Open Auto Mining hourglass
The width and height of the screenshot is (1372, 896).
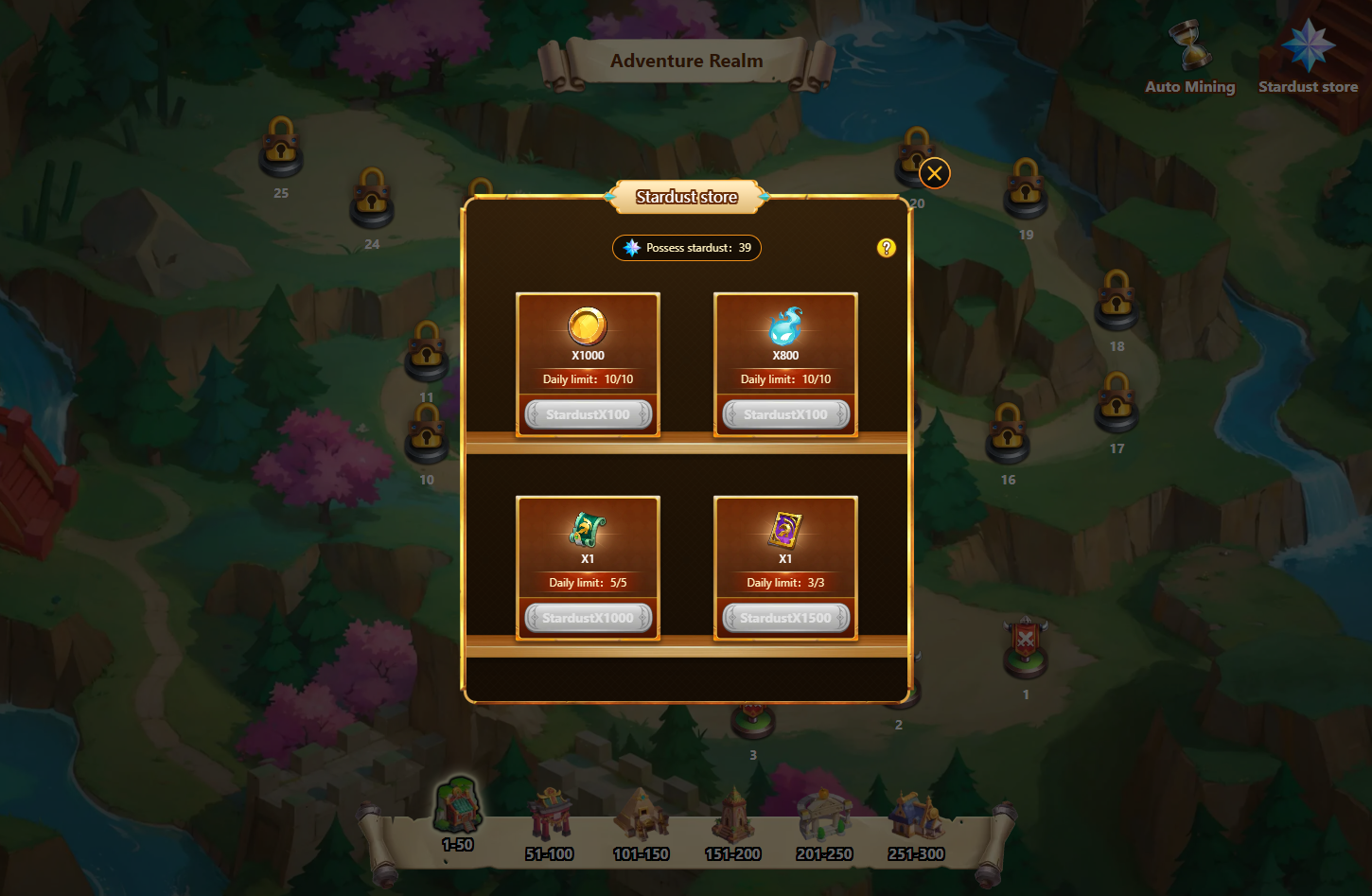point(1189,49)
